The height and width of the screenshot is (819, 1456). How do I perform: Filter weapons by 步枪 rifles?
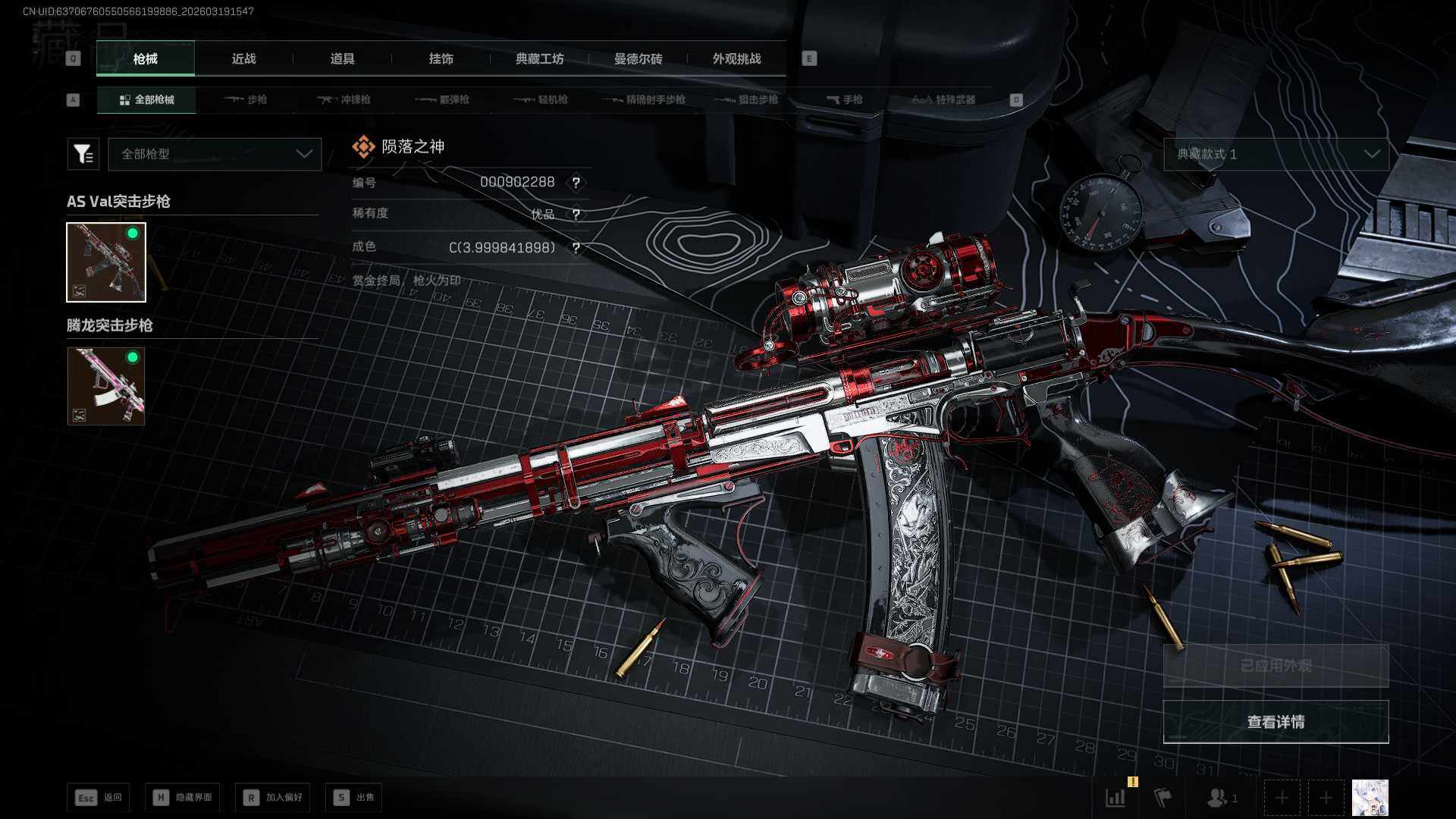(246, 100)
